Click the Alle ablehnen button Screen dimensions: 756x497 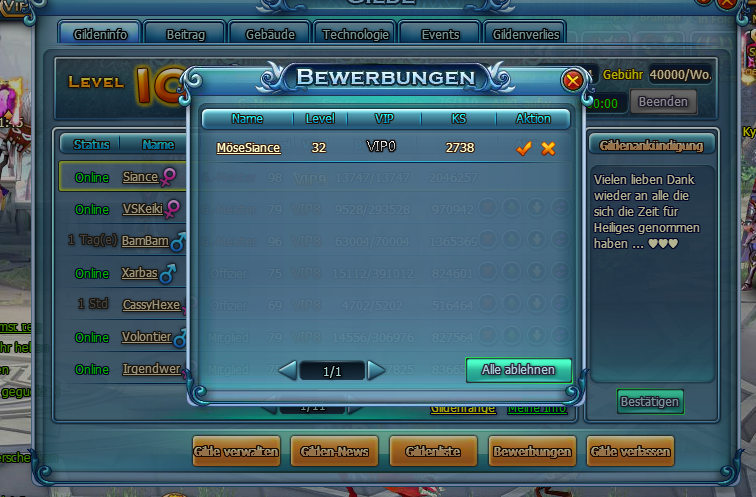518,369
